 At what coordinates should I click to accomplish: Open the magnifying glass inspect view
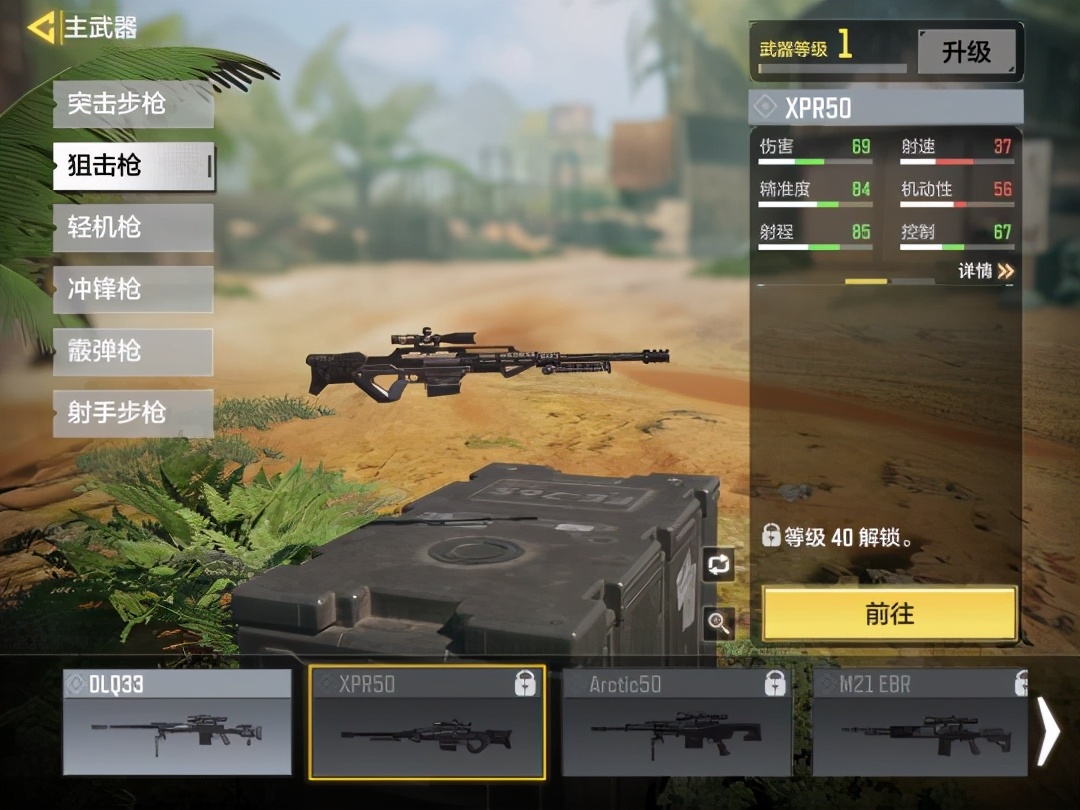718,622
